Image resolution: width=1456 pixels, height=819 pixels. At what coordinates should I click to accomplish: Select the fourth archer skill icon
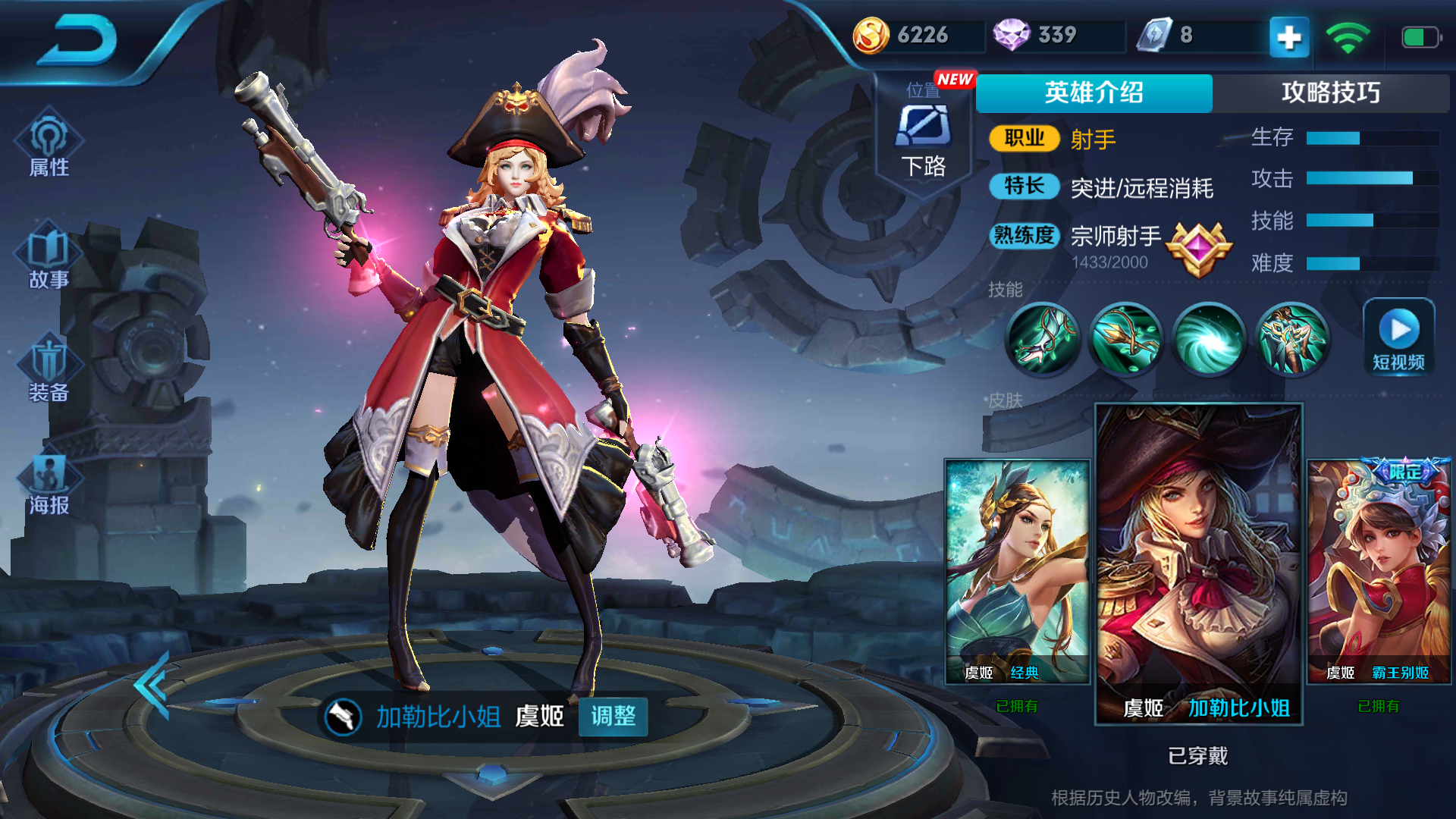pyautogui.click(x=1292, y=339)
